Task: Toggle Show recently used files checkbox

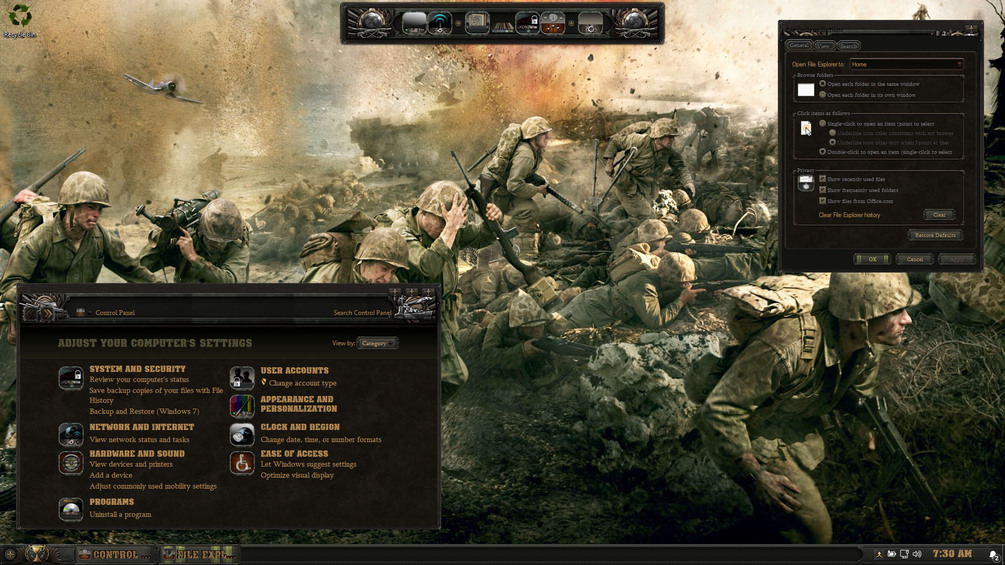Action: click(x=823, y=179)
